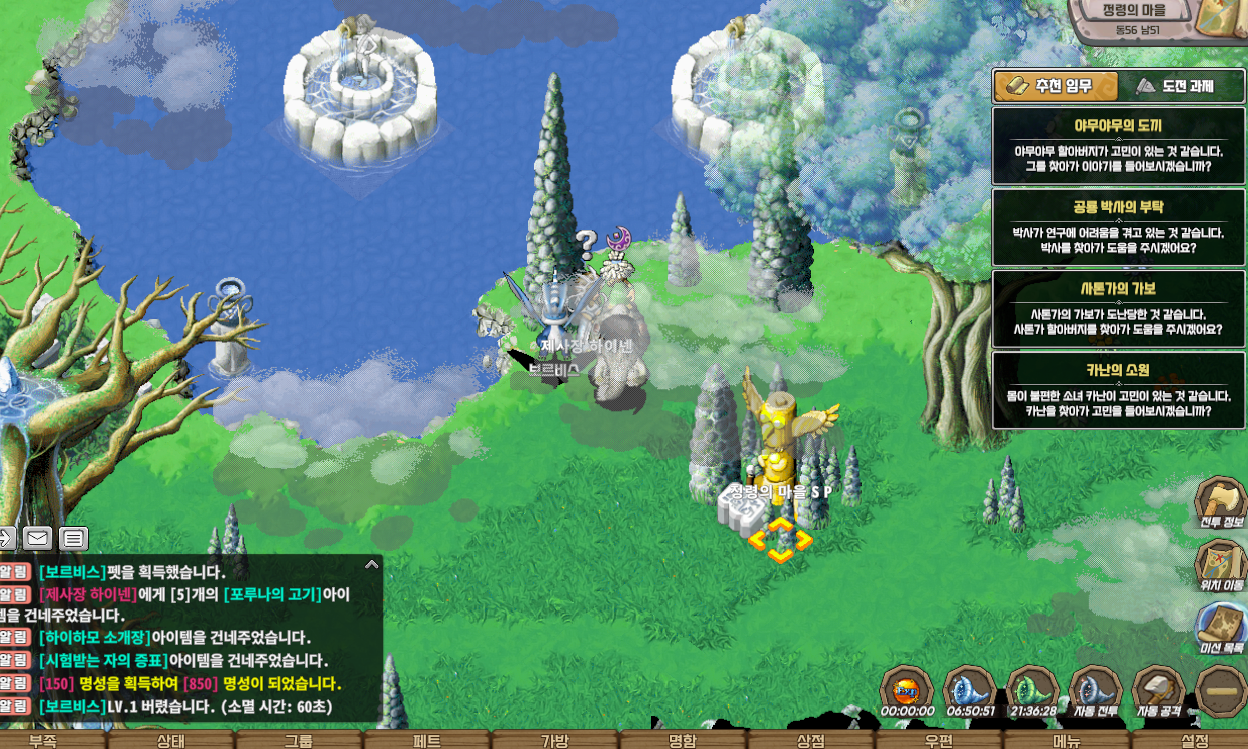Switch to the 추천 임무 tab
Image resolution: width=1248 pixels, height=749 pixels.
[x=1055, y=86]
